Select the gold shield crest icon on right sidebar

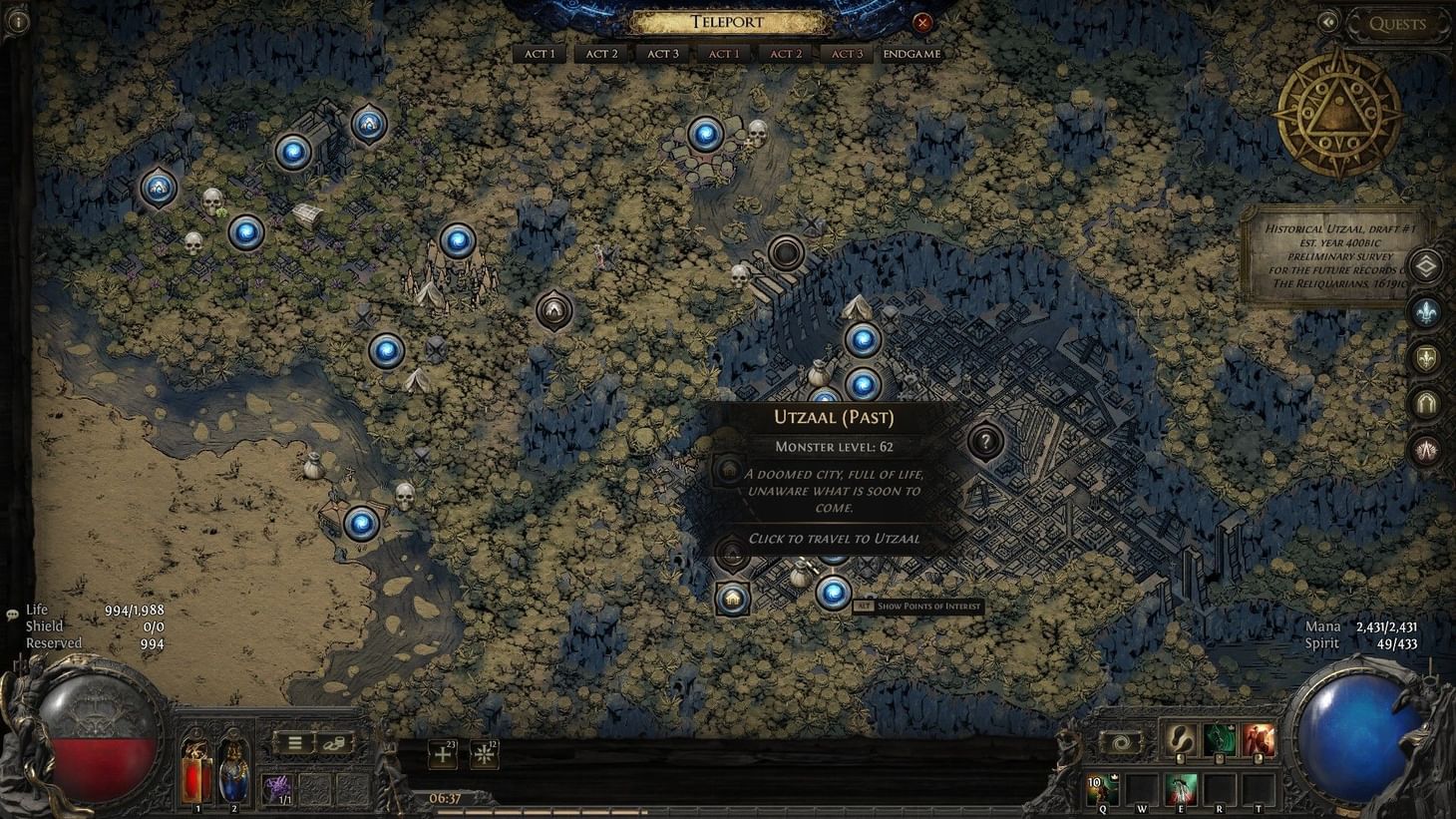[1425, 356]
